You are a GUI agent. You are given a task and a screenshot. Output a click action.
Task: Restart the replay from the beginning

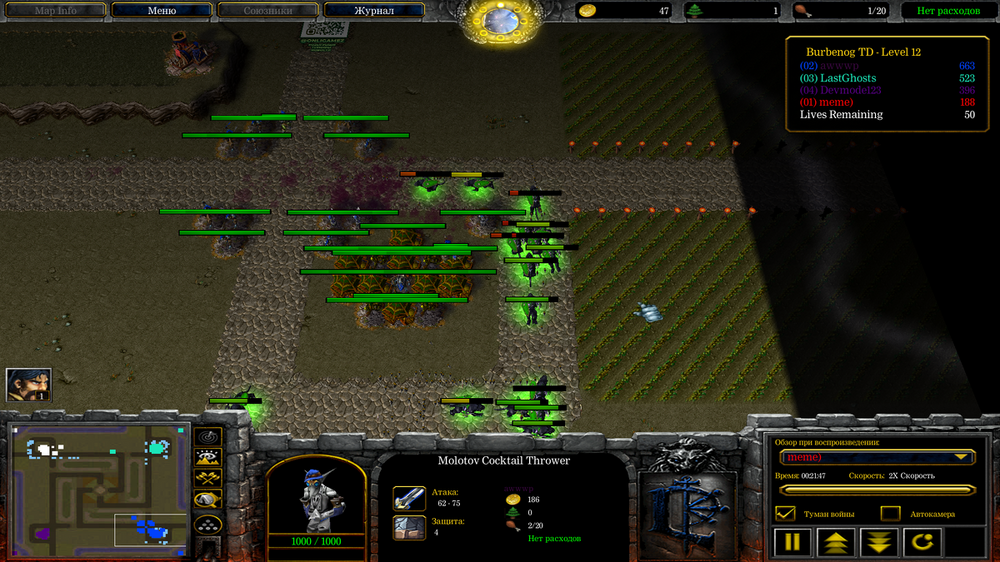pyautogui.click(x=923, y=543)
